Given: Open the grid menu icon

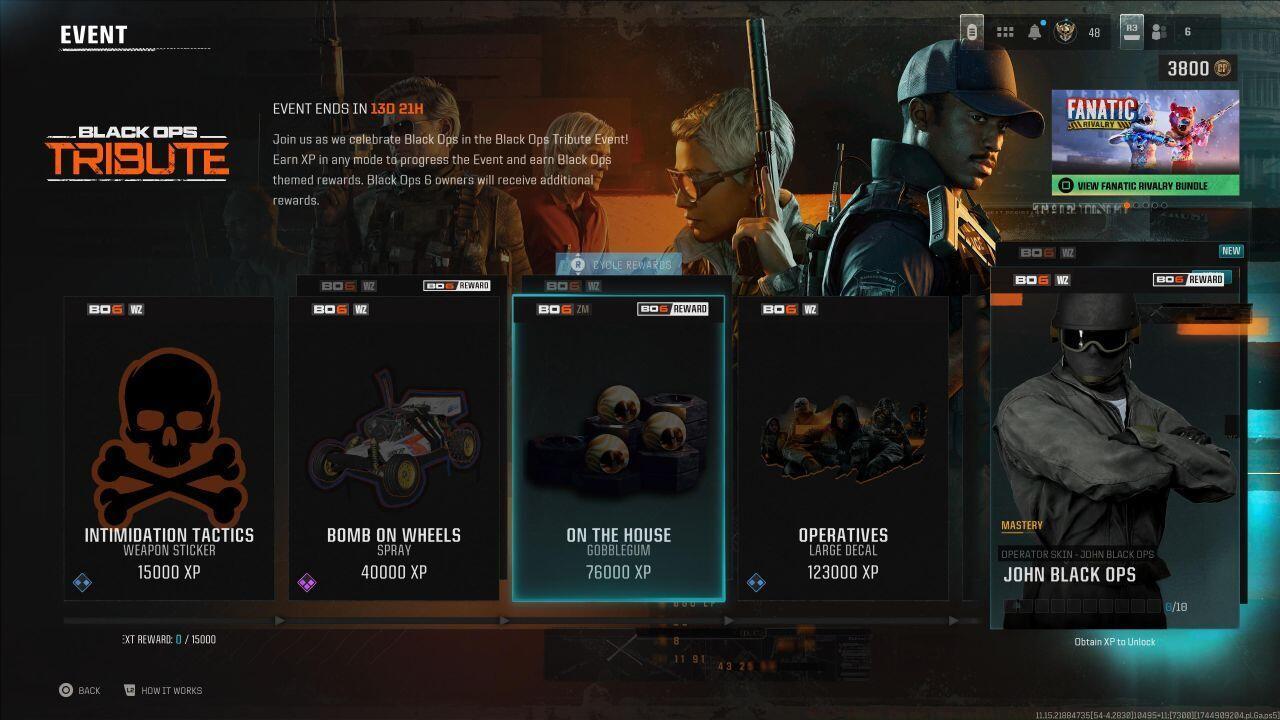Looking at the screenshot, I should pos(1005,32).
